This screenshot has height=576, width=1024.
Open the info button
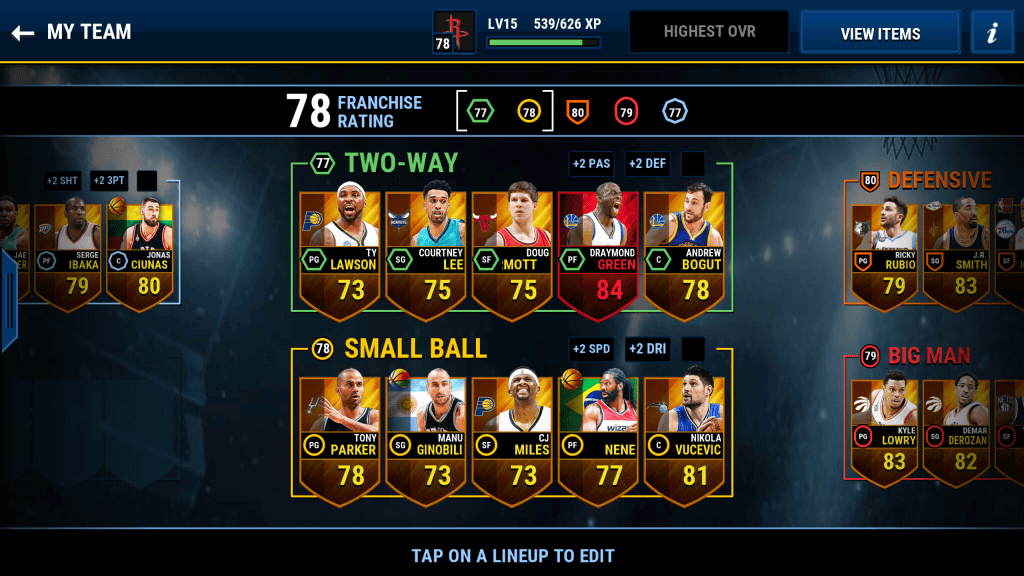click(992, 33)
